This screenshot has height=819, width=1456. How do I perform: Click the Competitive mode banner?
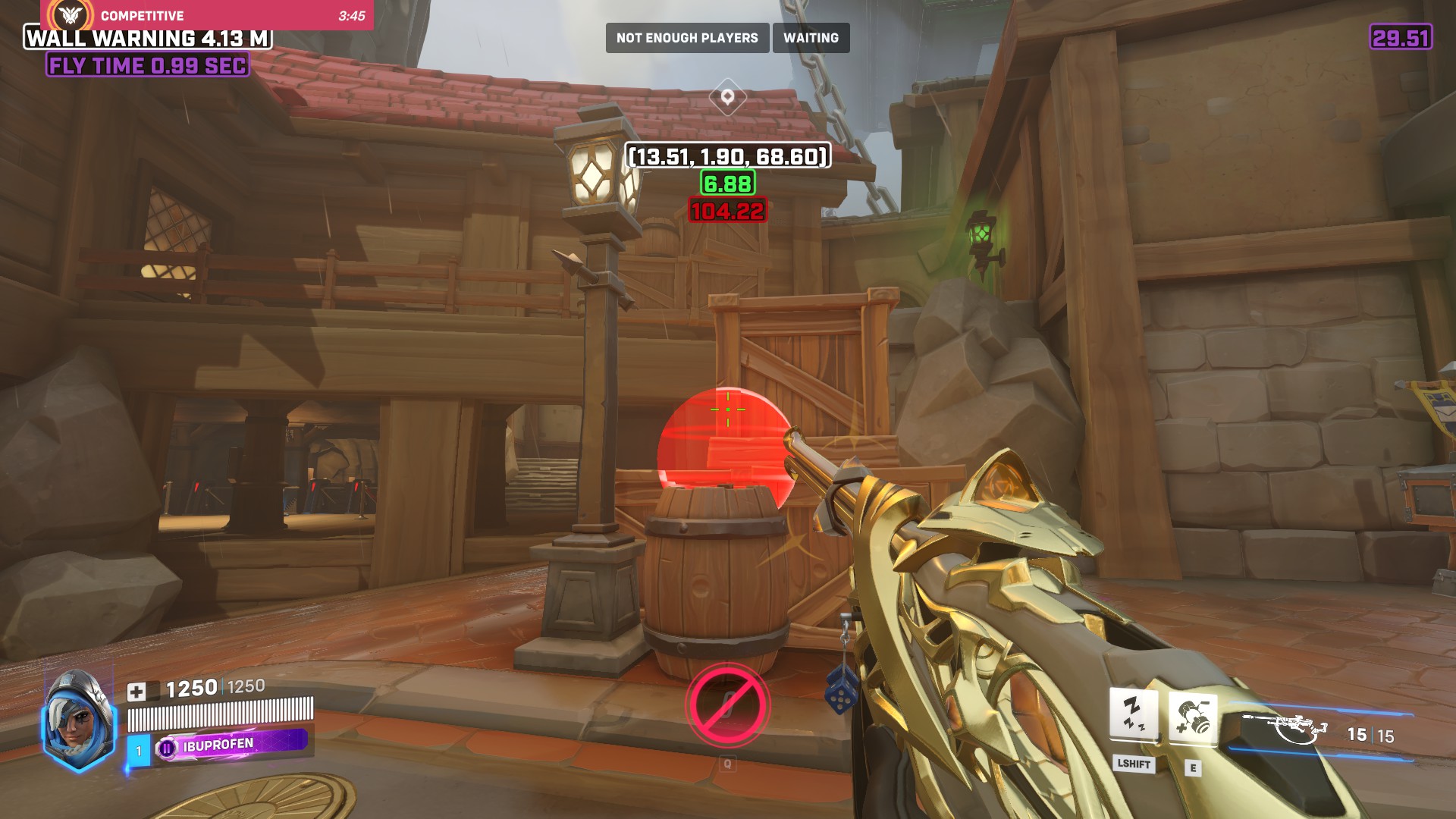pos(206,15)
